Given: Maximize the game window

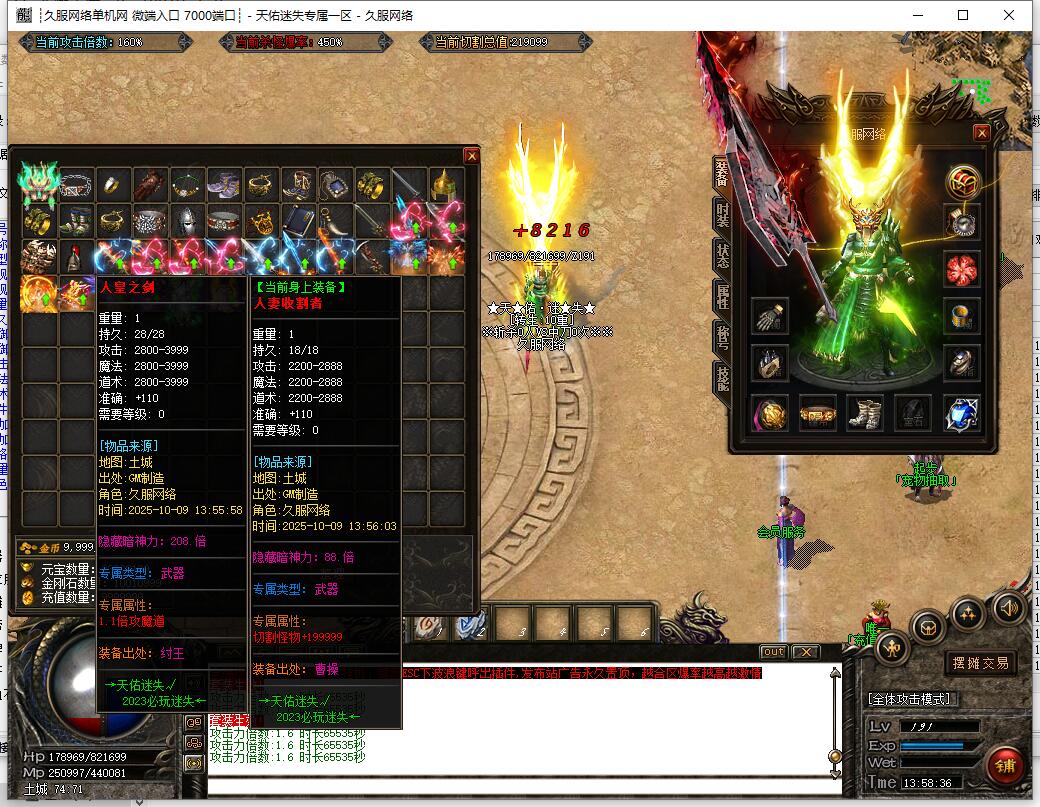Looking at the screenshot, I should 963,15.
